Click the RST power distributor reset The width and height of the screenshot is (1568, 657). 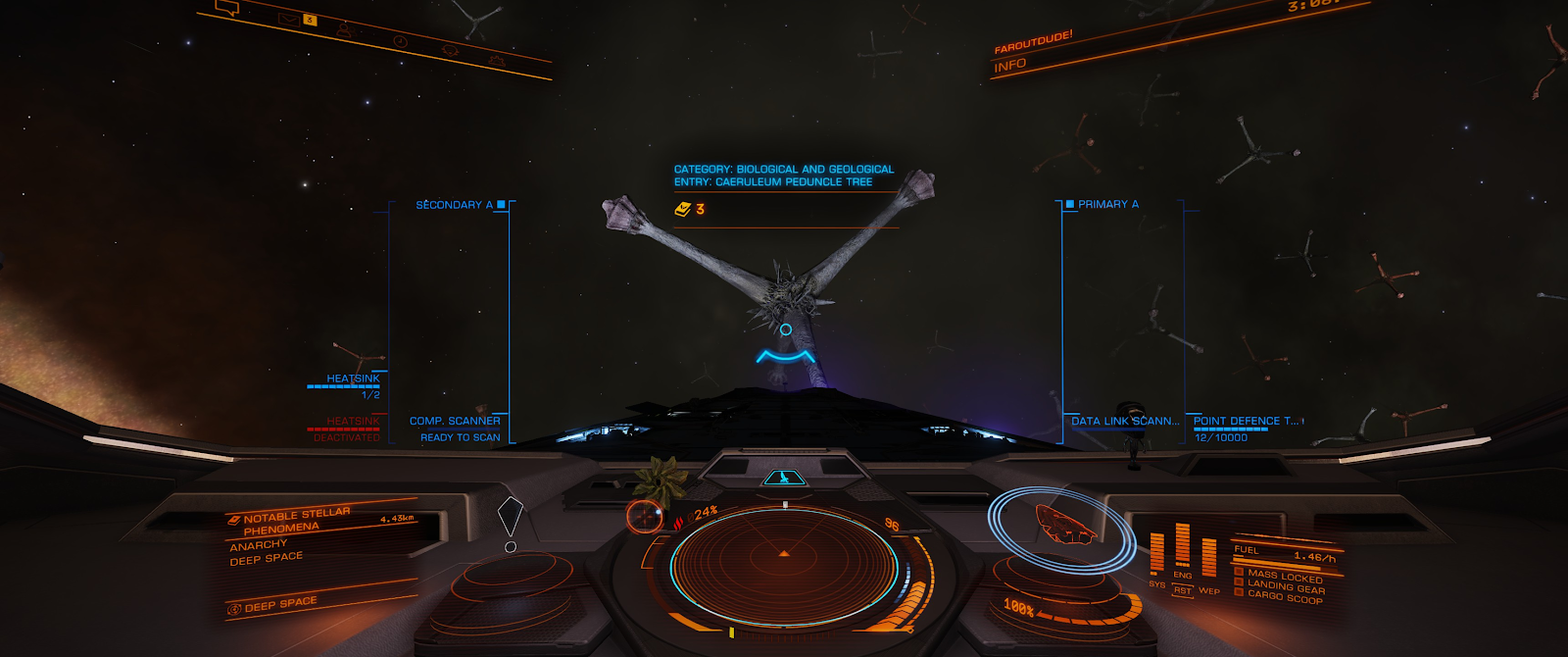coord(1183,590)
